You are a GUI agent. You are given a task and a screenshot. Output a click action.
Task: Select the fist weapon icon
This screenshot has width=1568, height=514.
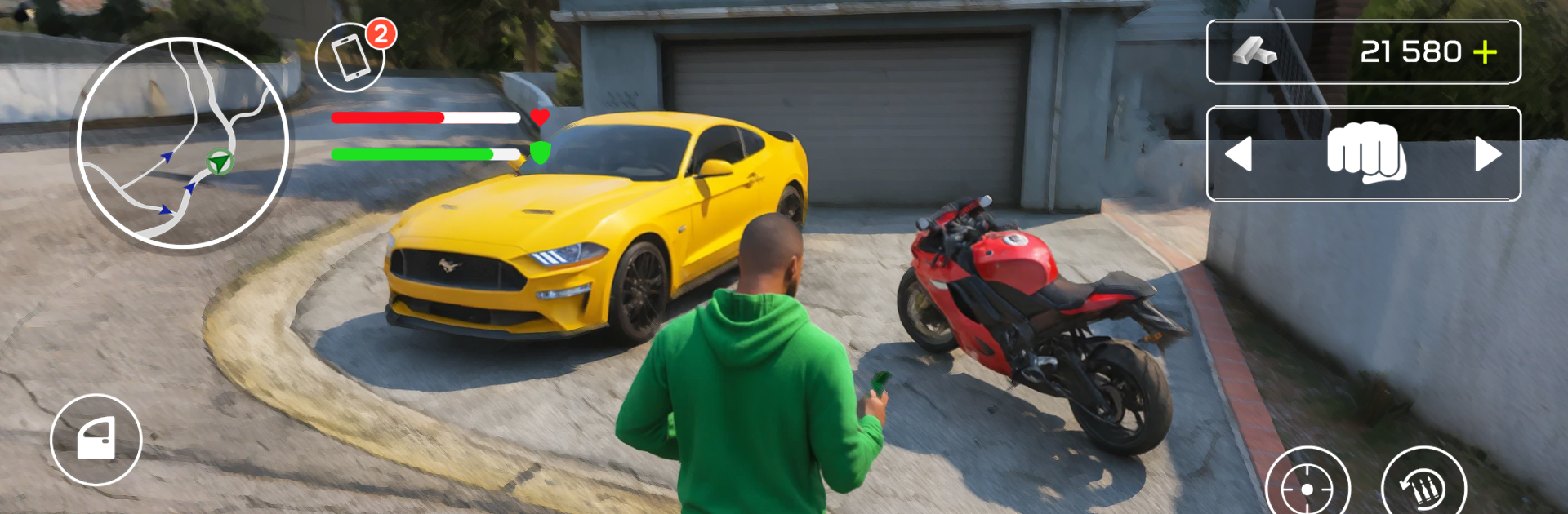pyautogui.click(x=1365, y=153)
